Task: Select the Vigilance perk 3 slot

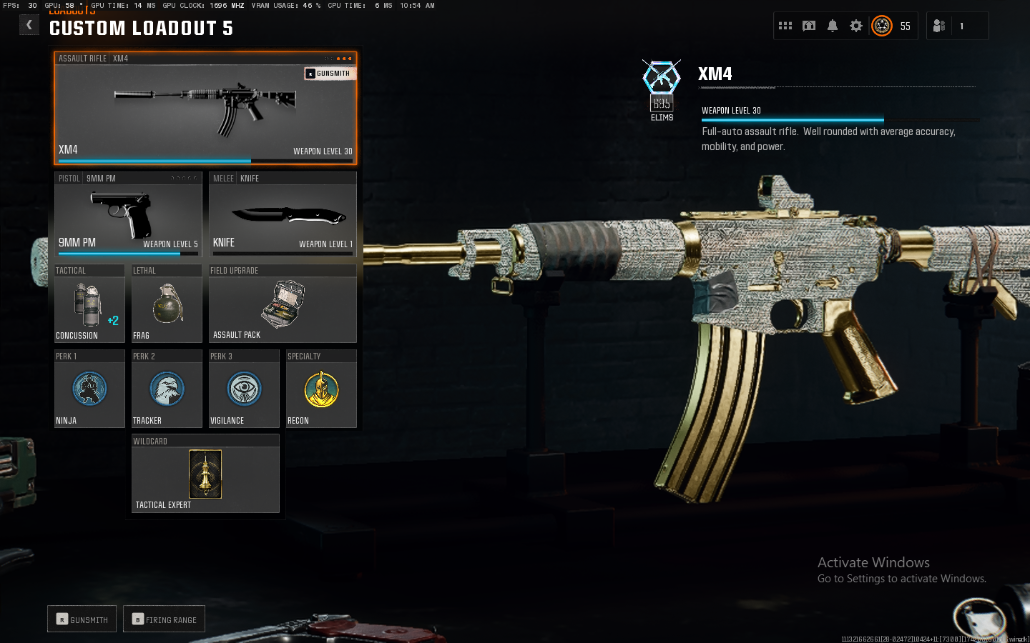Action: tap(243, 388)
